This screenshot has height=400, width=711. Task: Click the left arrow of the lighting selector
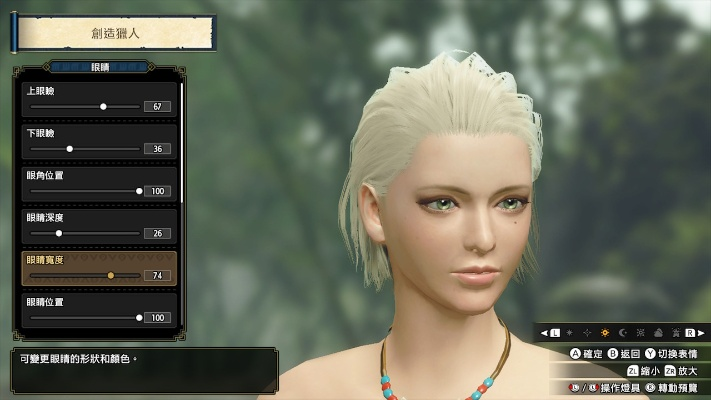pyautogui.click(x=544, y=332)
